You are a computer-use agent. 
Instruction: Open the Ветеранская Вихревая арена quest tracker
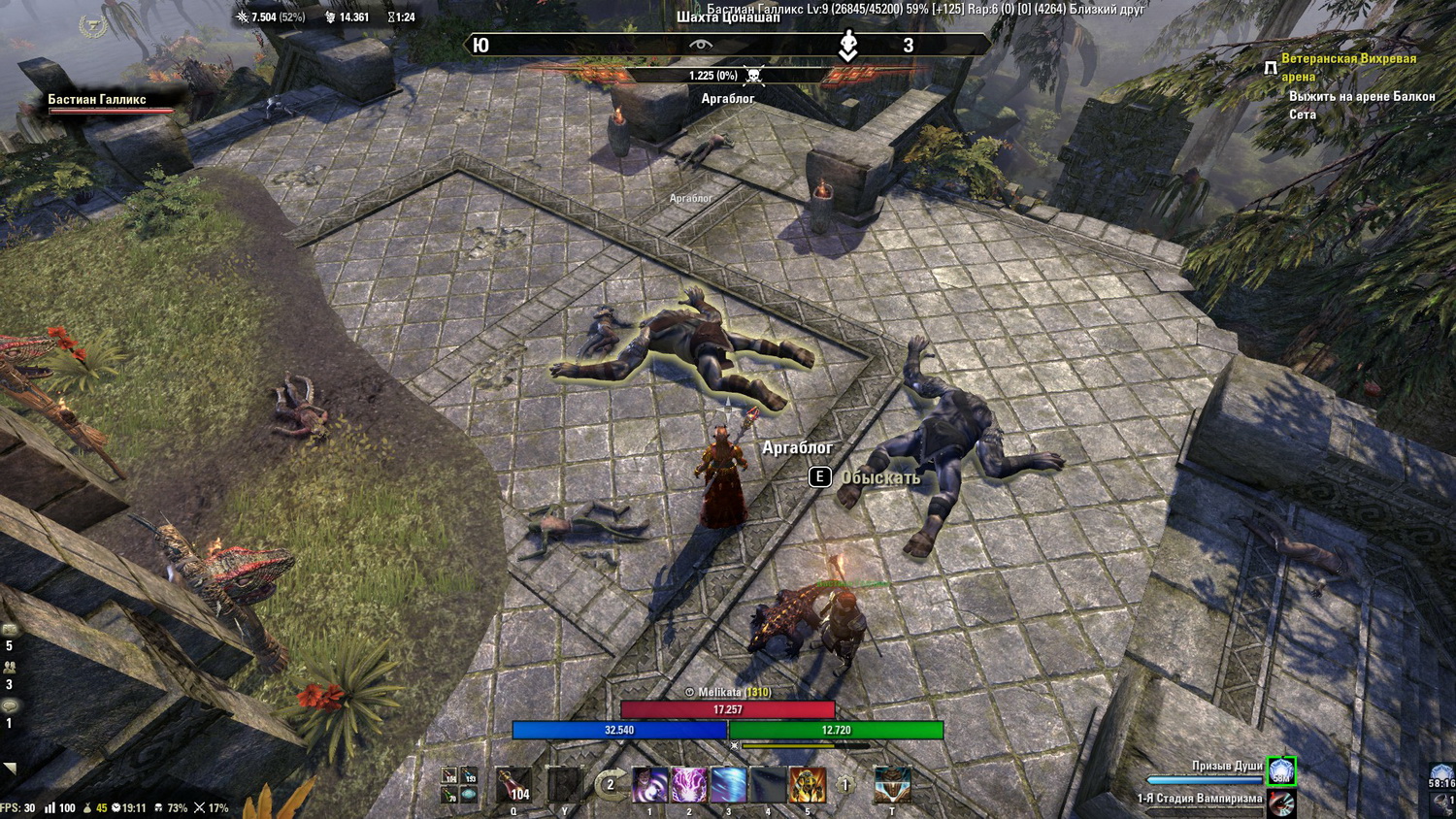coord(1348,67)
